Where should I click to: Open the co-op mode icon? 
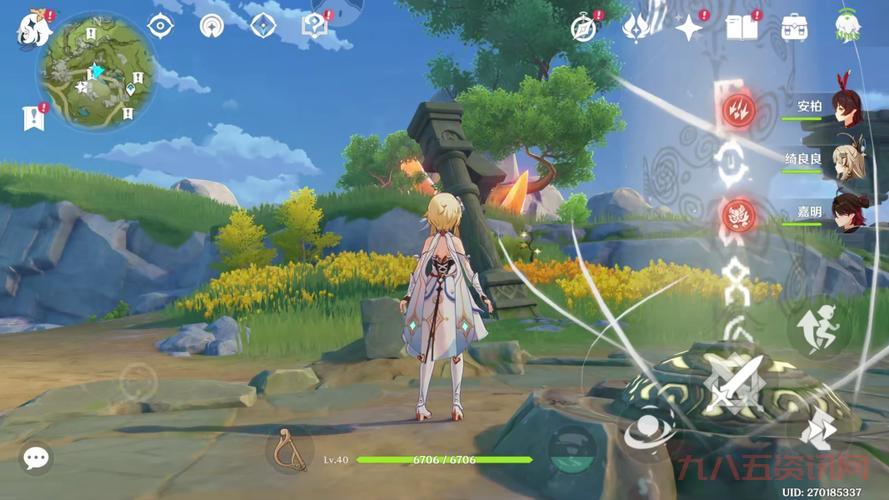(847, 26)
